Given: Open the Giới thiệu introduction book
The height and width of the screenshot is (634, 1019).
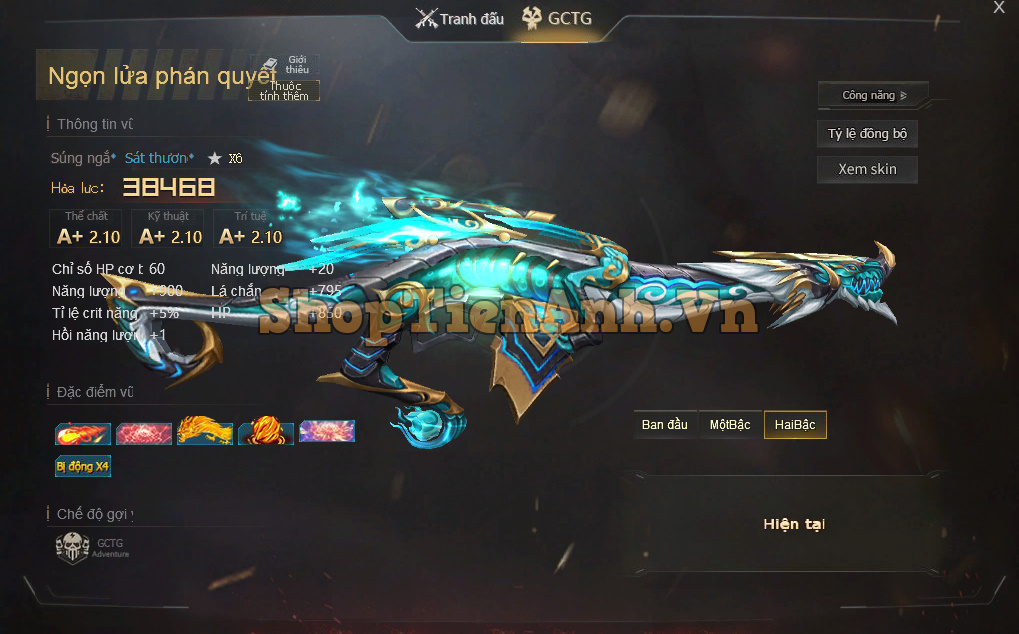Looking at the screenshot, I should [x=286, y=65].
